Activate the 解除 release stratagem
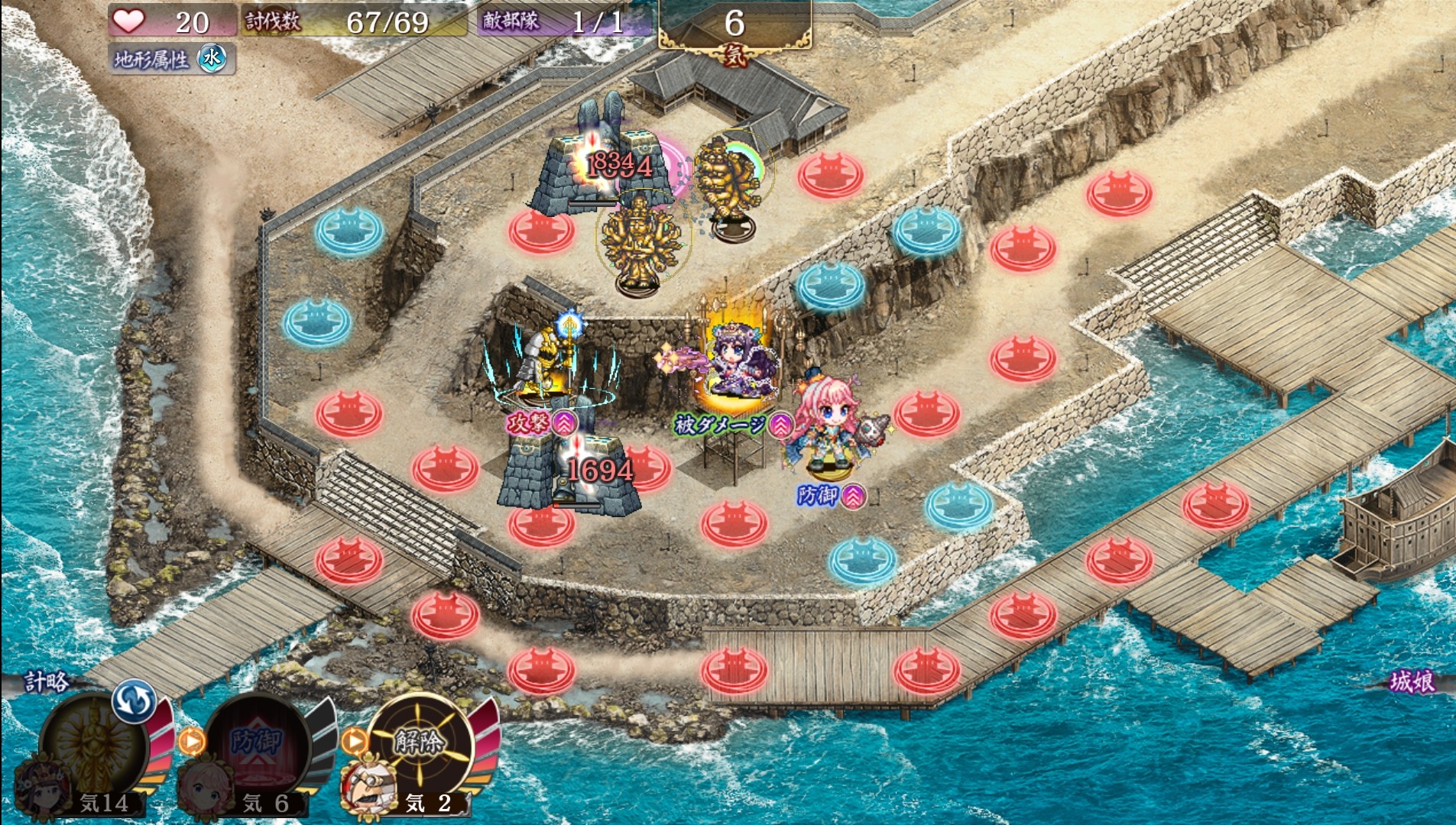 (420, 741)
